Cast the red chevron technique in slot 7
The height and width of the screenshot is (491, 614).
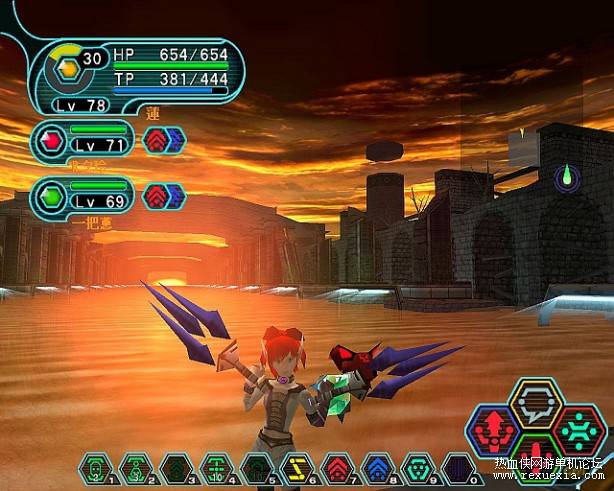[337, 467]
